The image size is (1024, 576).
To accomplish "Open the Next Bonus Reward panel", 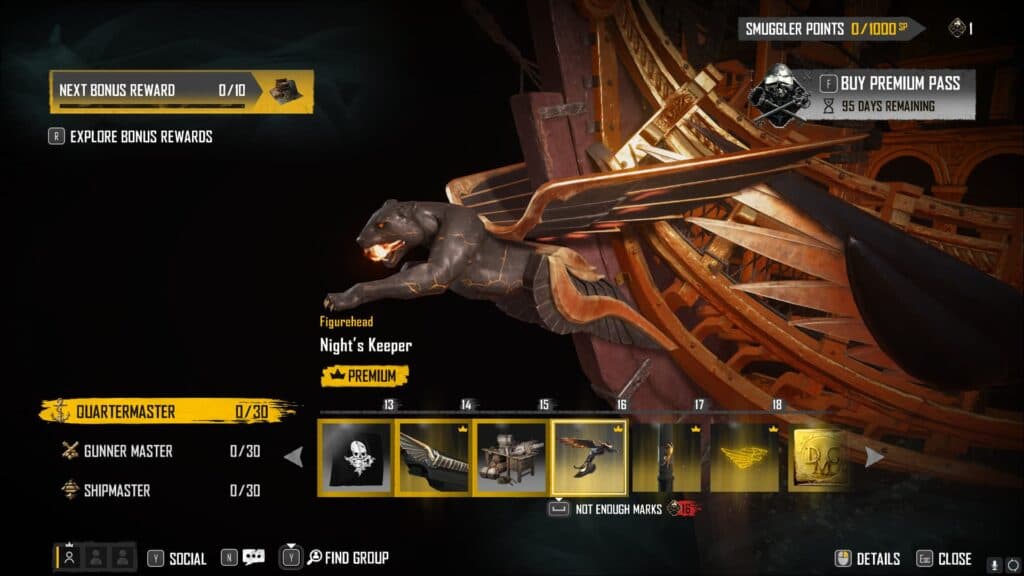I will coord(181,91).
